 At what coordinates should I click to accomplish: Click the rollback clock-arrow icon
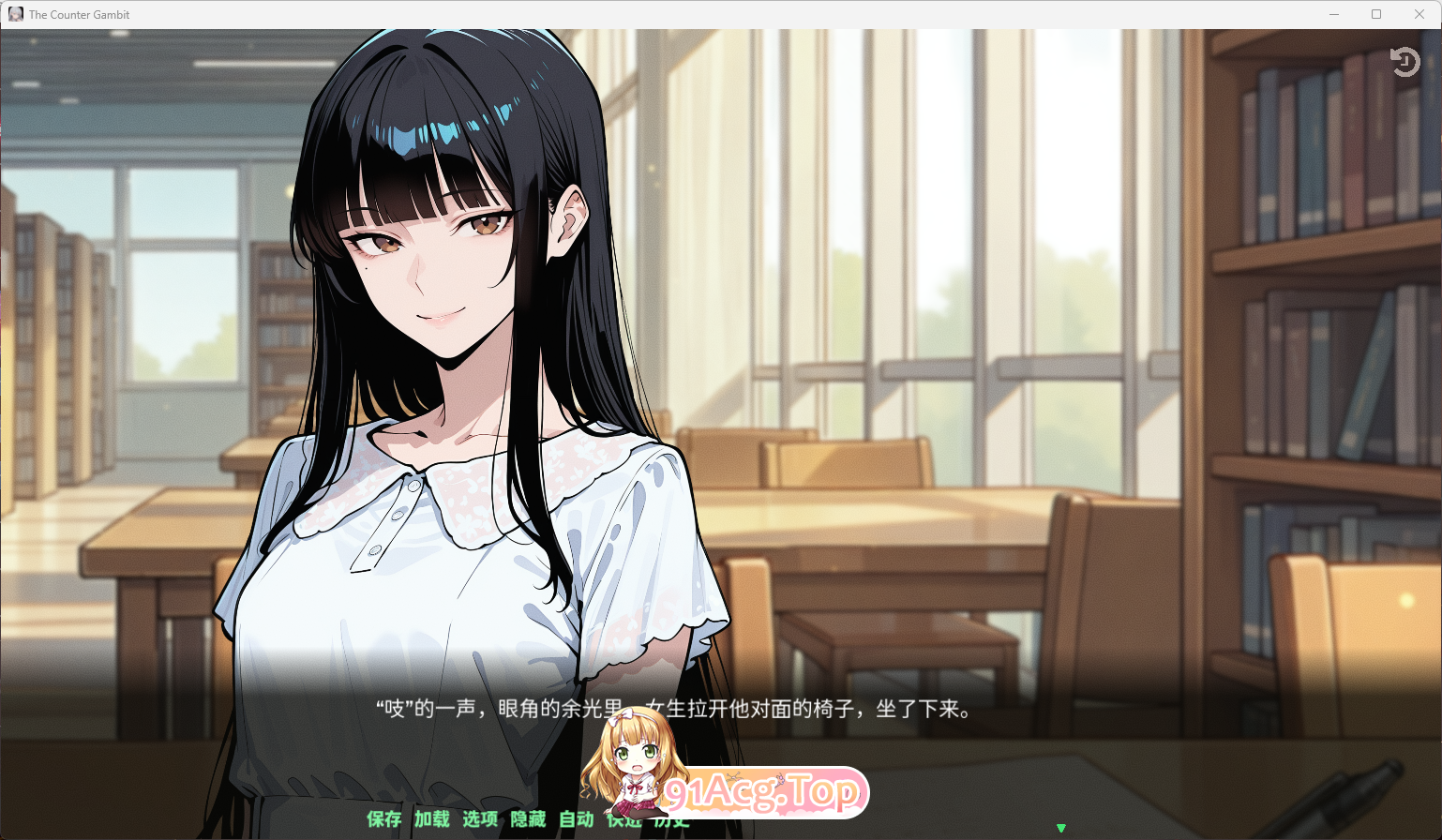[1405, 62]
